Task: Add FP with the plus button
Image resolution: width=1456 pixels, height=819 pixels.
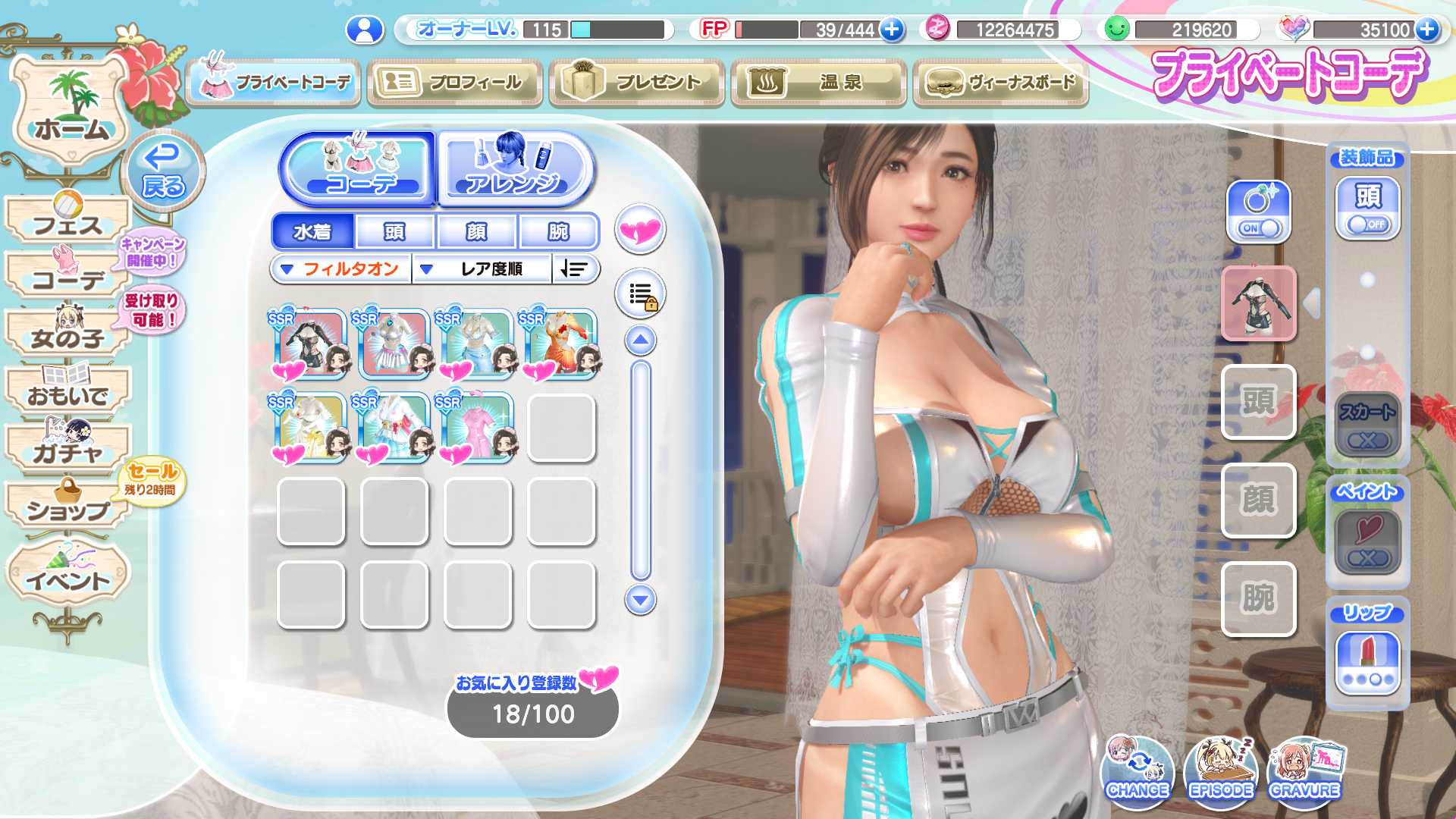Action: (893, 30)
